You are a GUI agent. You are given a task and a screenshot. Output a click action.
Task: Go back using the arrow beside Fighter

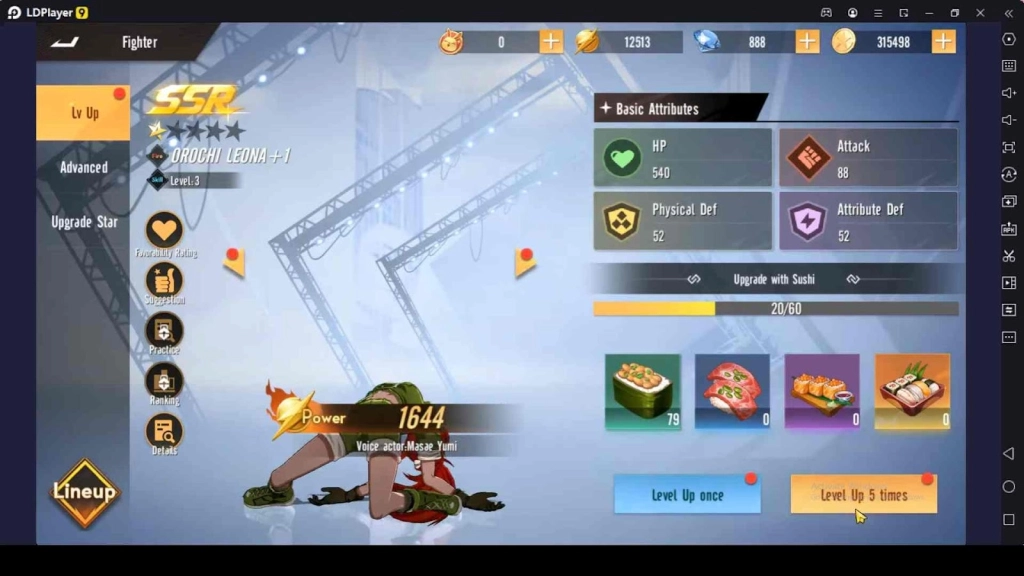64,42
